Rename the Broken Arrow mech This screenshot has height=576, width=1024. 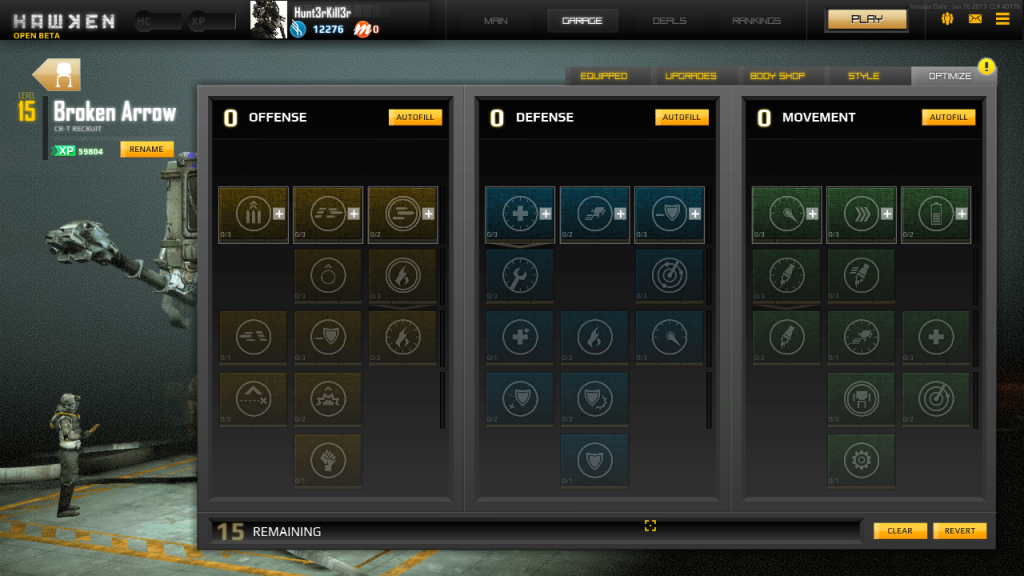tap(146, 149)
